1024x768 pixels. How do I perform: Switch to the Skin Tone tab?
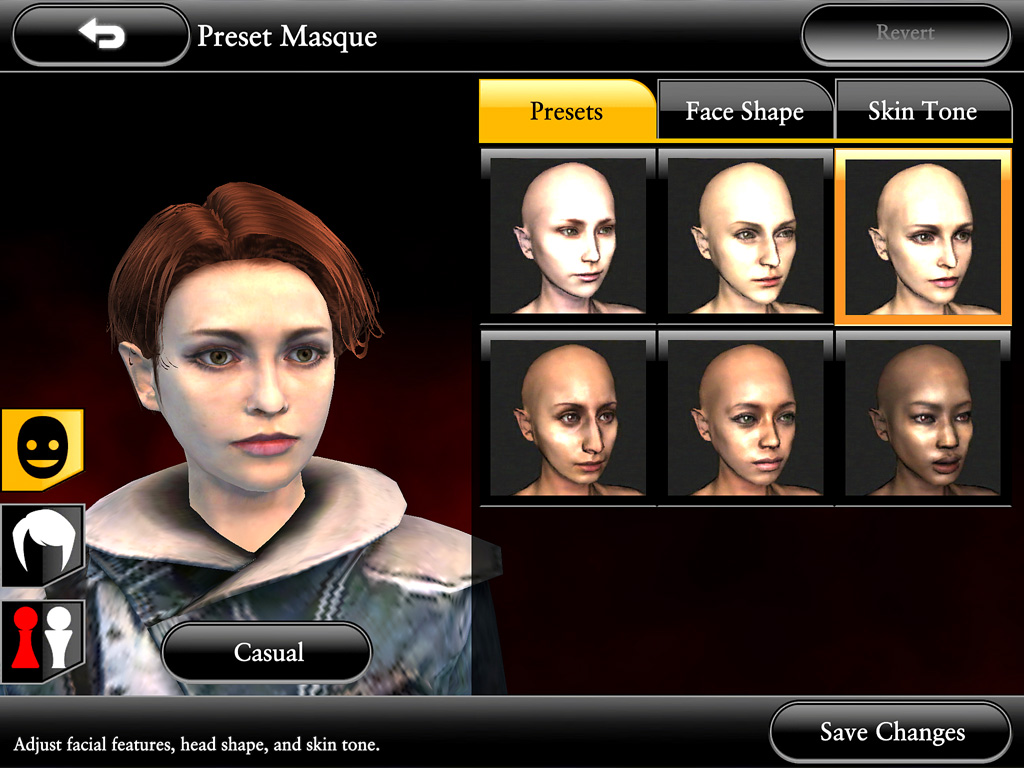(x=921, y=111)
